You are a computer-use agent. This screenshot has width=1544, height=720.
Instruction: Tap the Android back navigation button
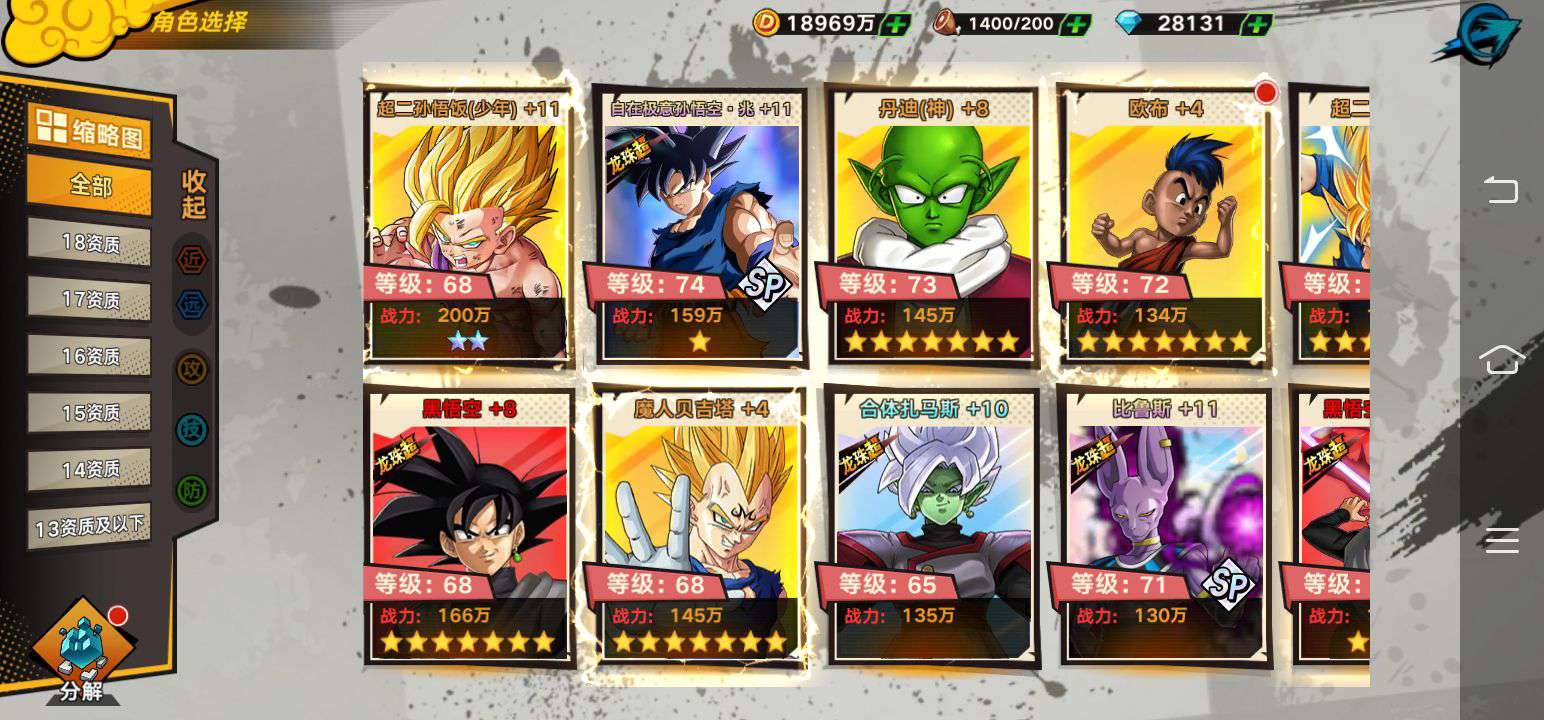(1501, 189)
